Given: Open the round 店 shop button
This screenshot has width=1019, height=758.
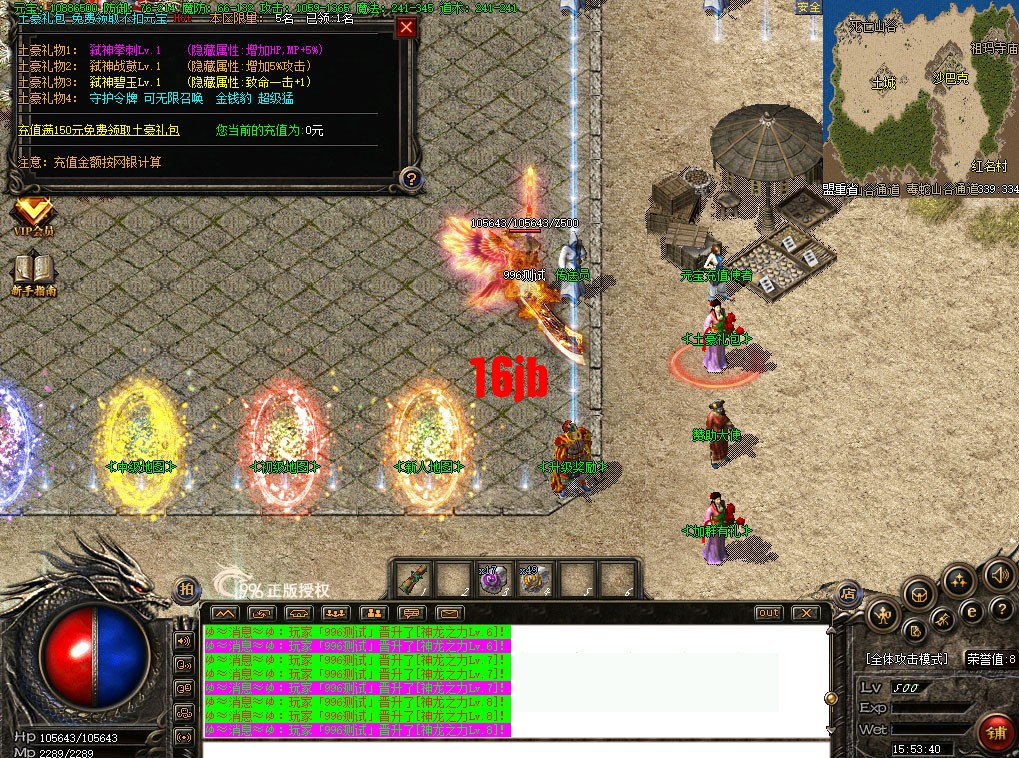Looking at the screenshot, I should coord(847,592).
